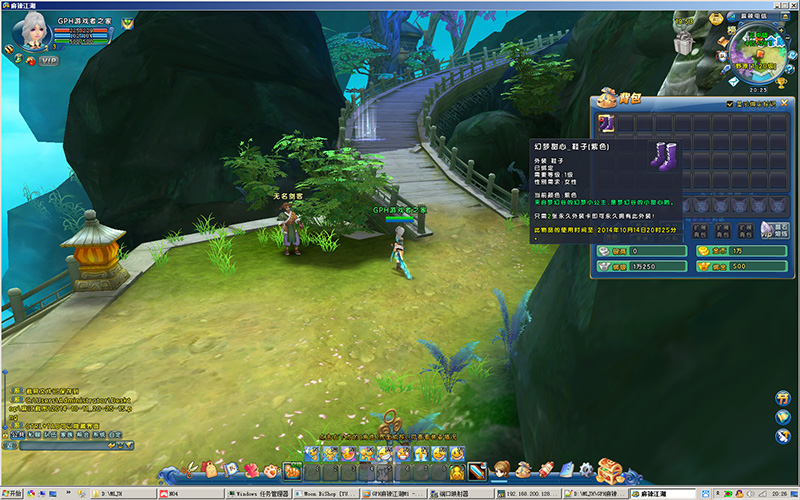This screenshot has height=500, width=800.
Task: Open the Windows Start button on taskbar
Action: pyautogui.click(x=14, y=494)
